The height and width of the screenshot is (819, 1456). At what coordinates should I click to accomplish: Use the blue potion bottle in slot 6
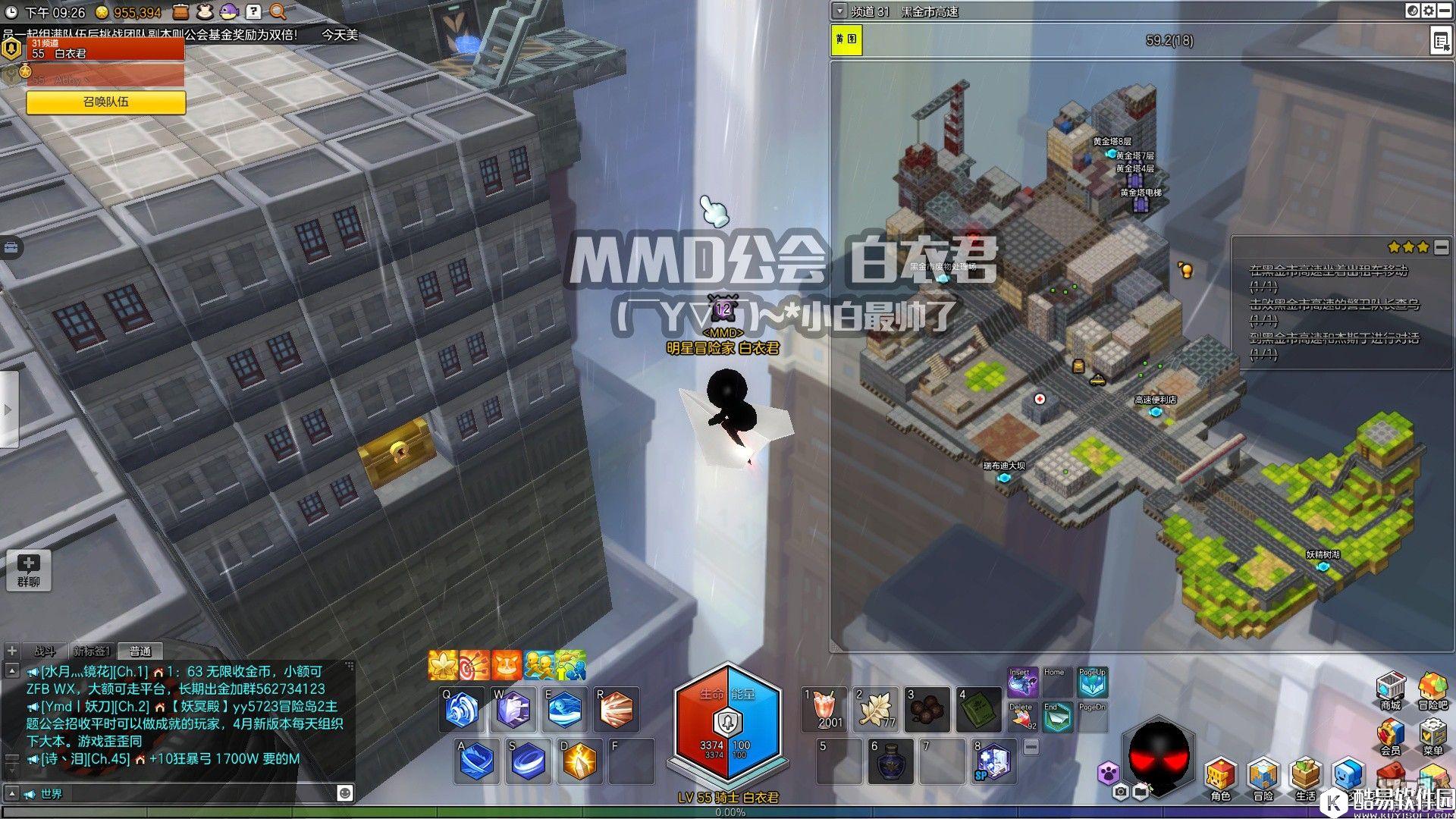click(890, 761)
